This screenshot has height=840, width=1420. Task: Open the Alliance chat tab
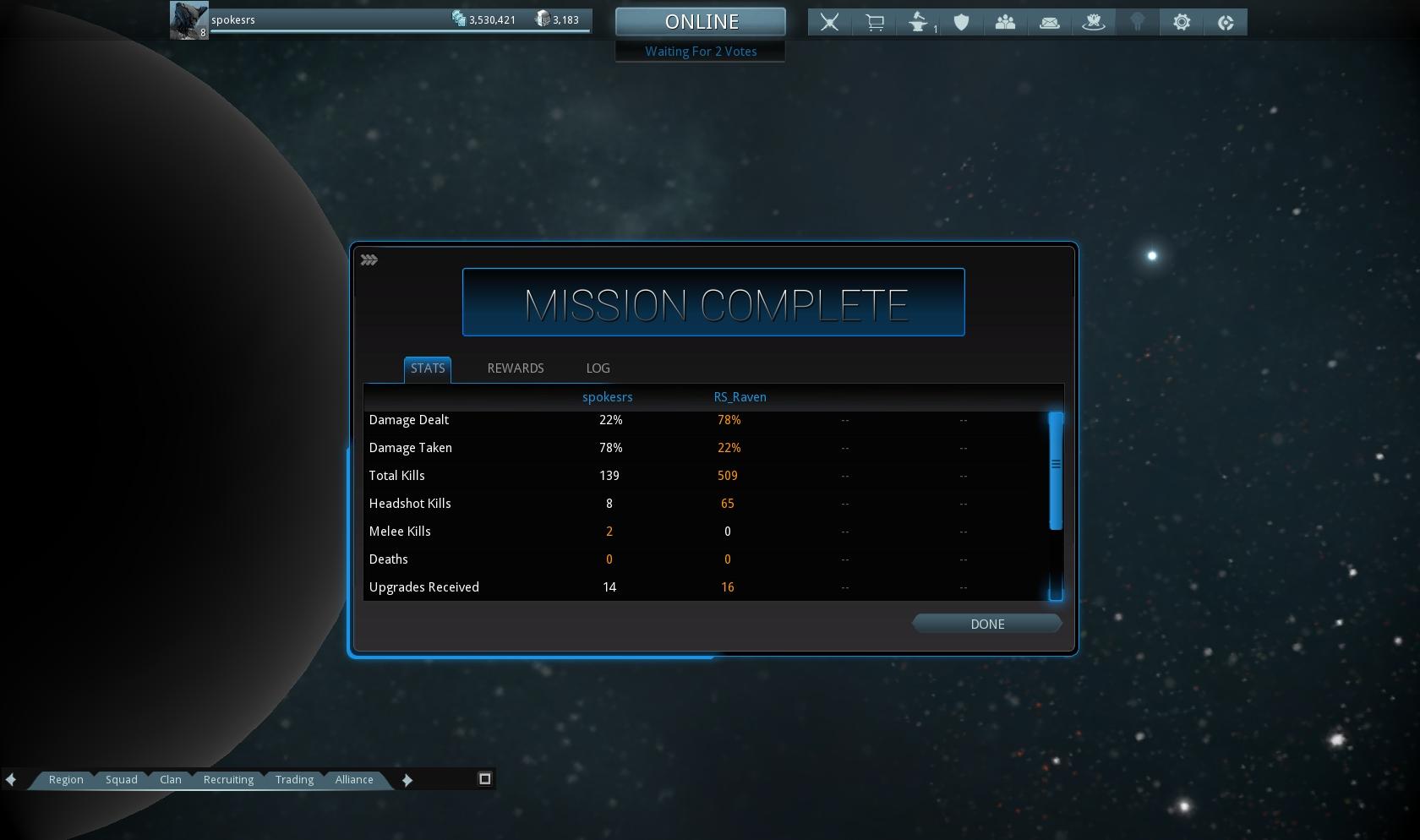[353, 780]
